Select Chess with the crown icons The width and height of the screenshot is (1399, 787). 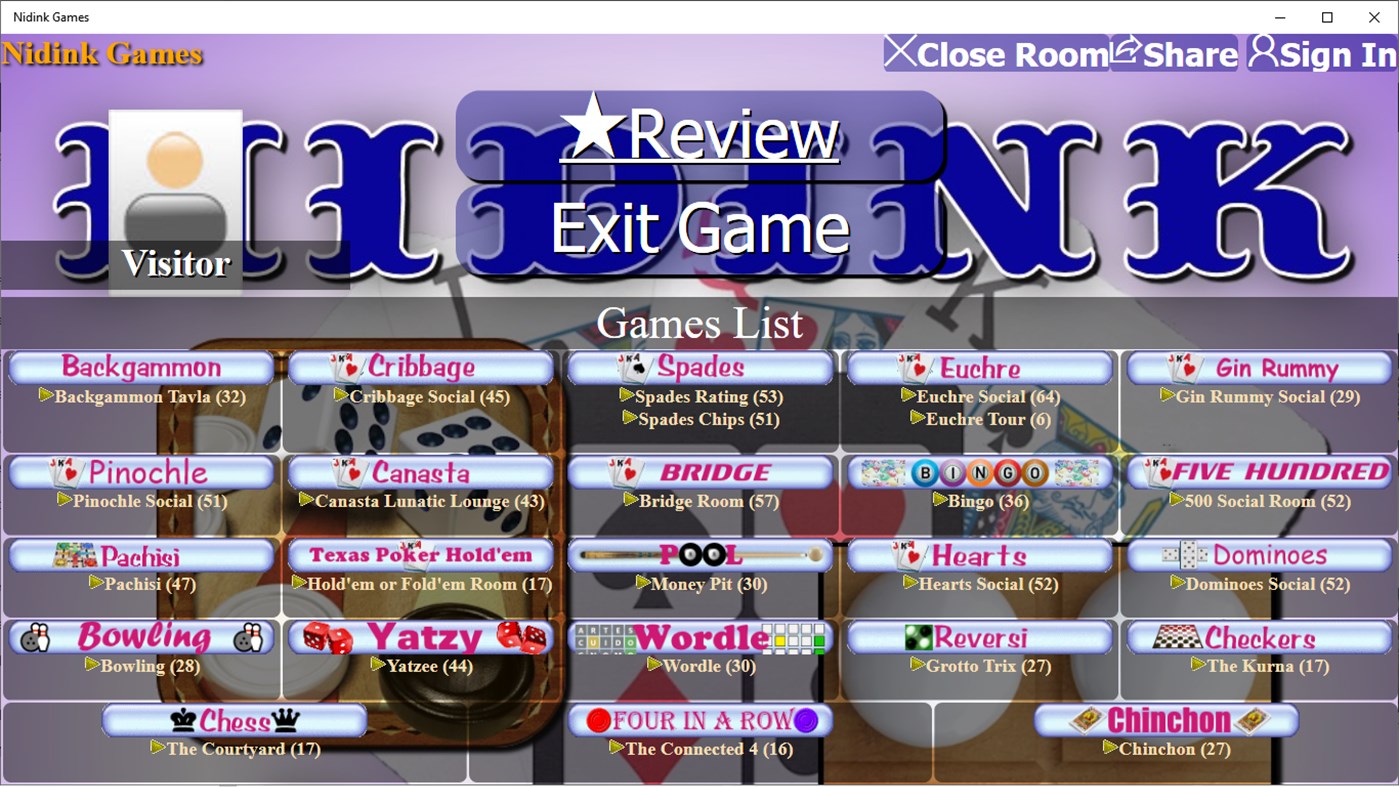(234, 720)
